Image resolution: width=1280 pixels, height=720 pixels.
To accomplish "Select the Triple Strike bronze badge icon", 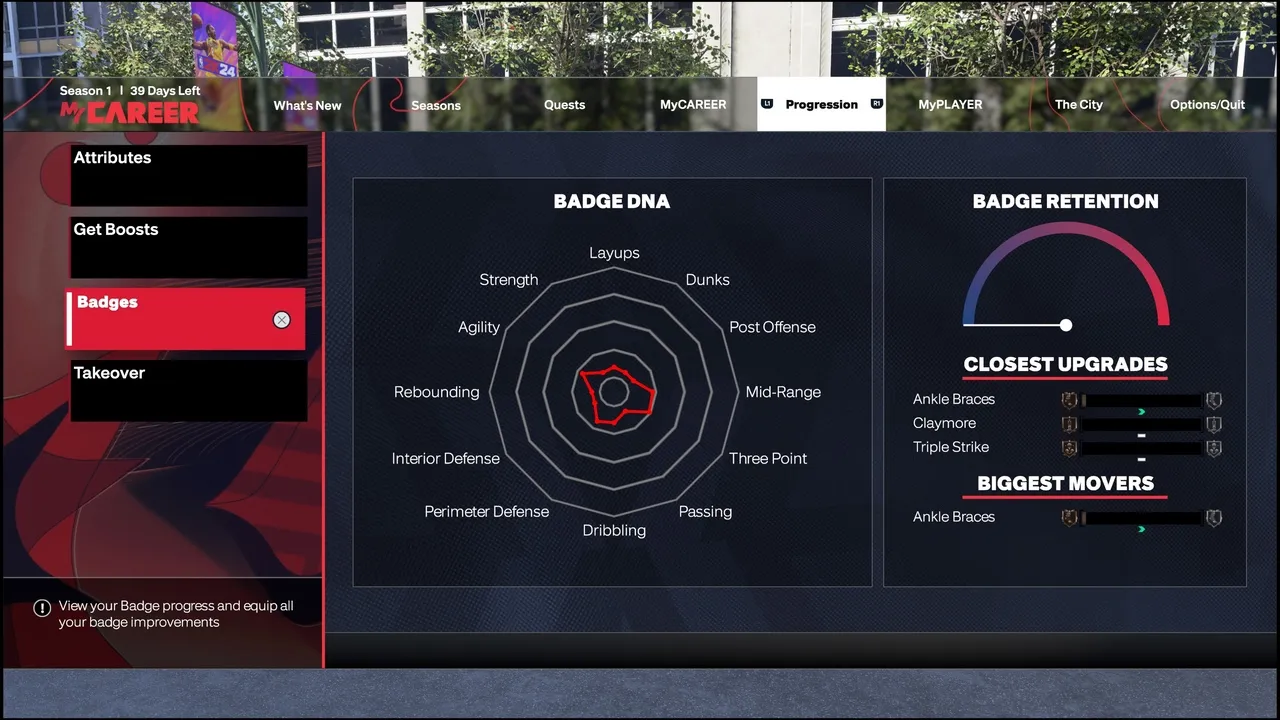I will [x=1069, y=448].
